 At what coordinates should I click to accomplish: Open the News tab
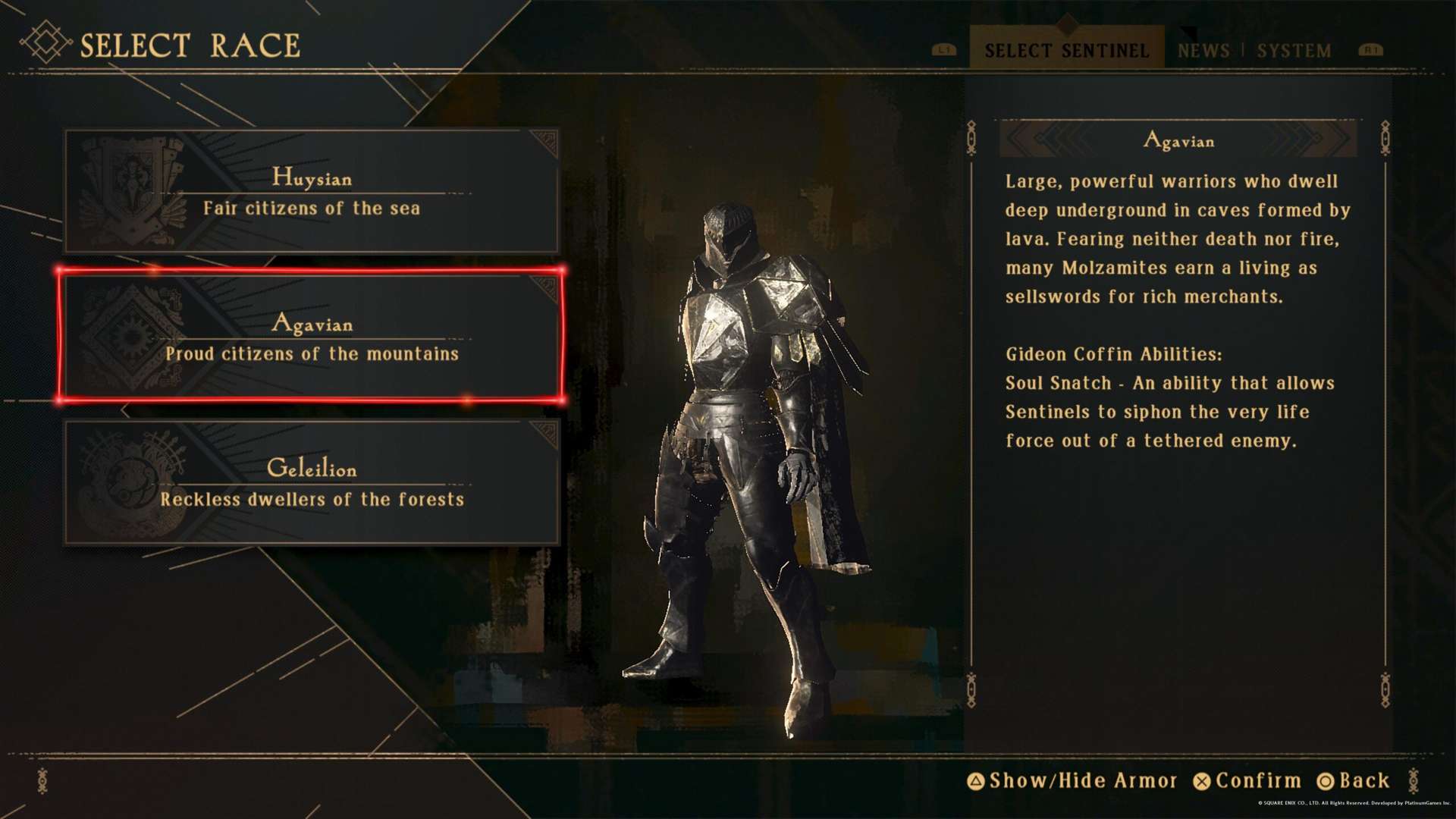pyautogui.click(x=1203, y=51)
